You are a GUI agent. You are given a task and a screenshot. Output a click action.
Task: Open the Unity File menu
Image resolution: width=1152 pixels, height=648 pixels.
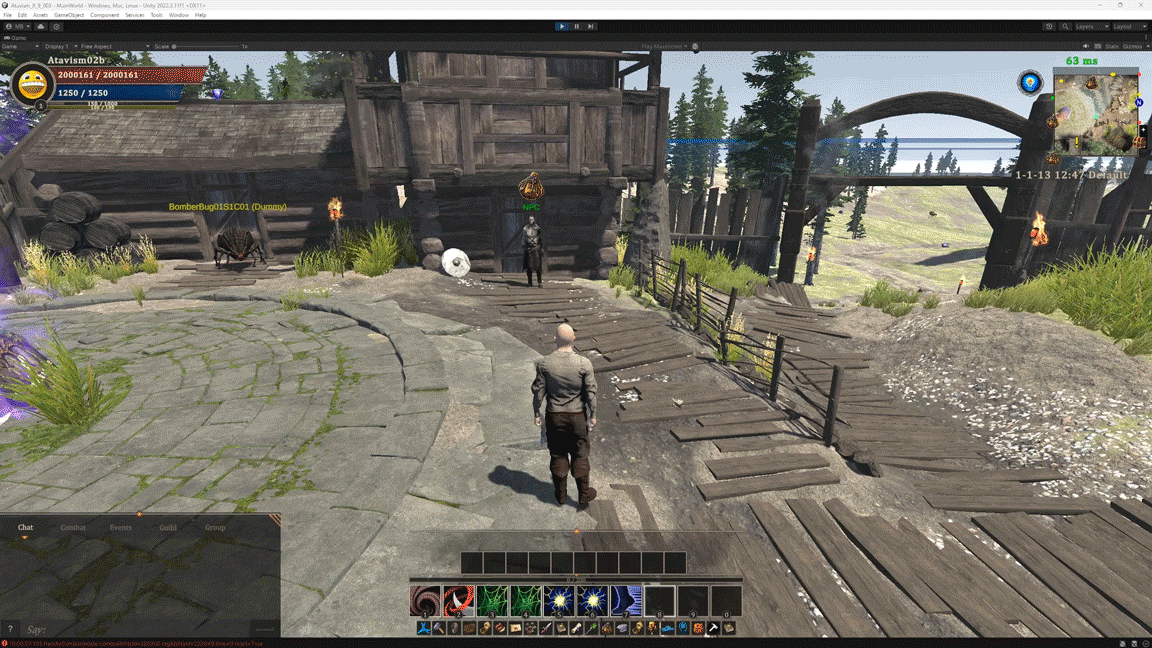pos(8,15)
